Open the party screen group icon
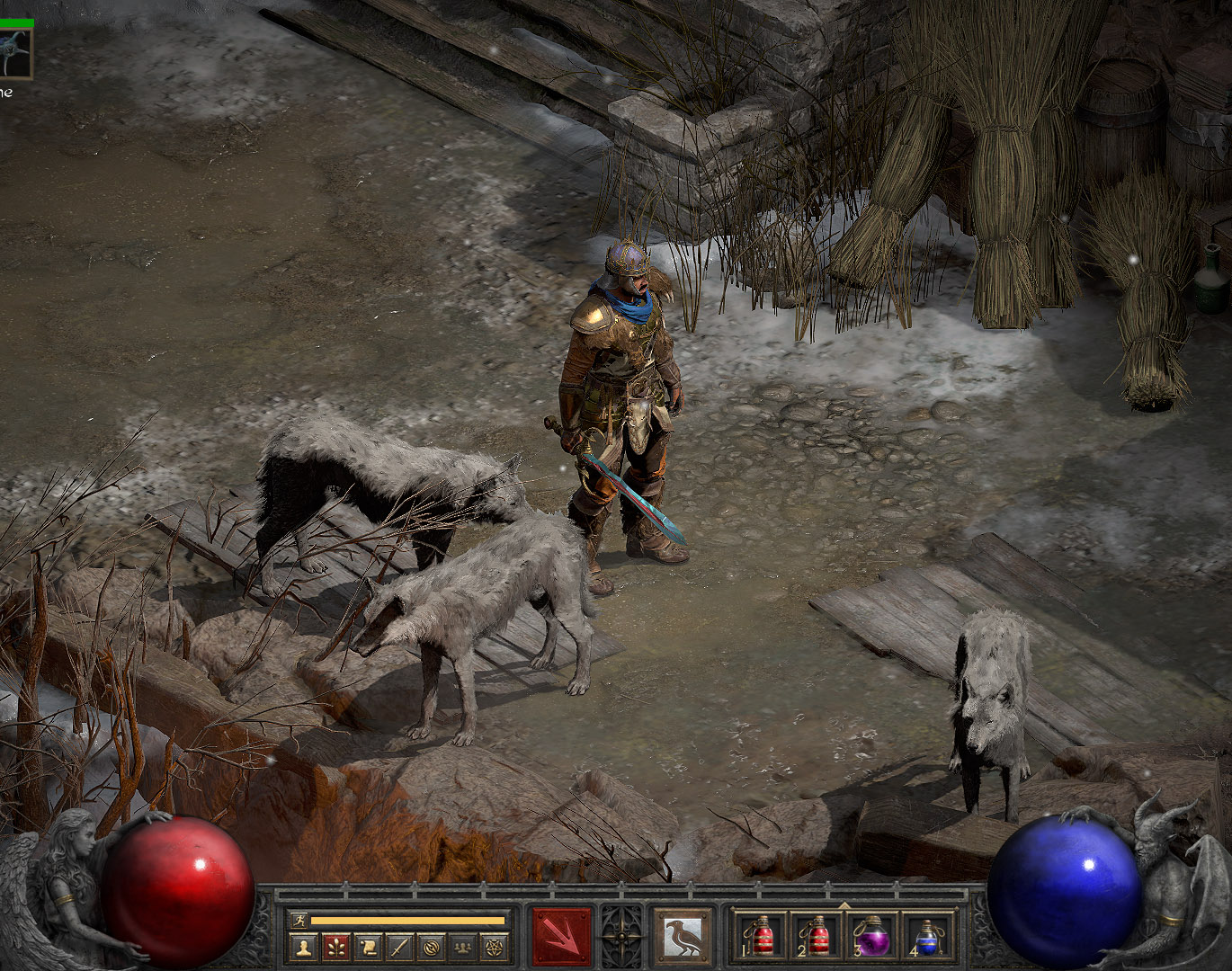 click(463, 946)
